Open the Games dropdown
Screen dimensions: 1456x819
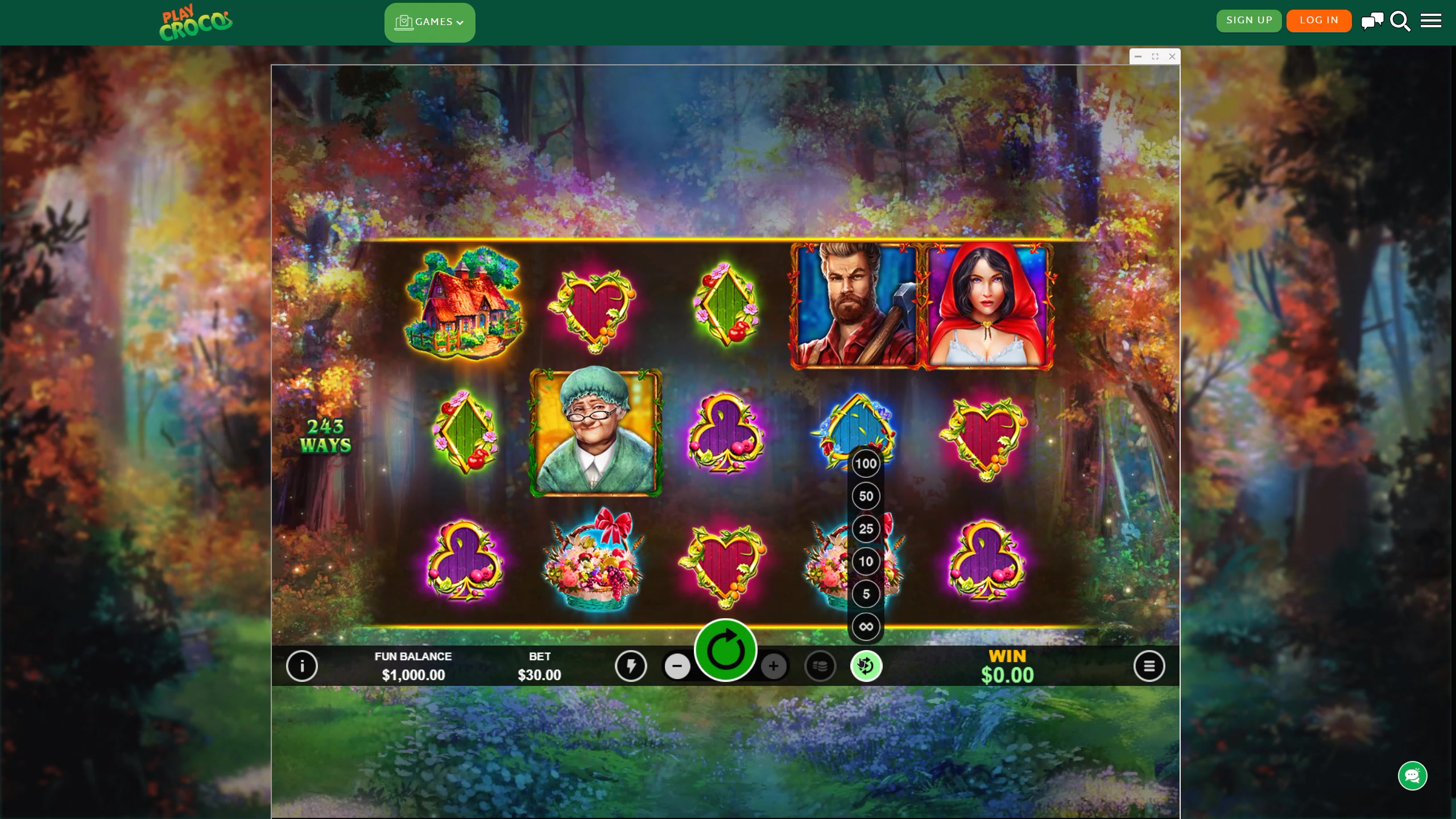(x=429, y=22)
